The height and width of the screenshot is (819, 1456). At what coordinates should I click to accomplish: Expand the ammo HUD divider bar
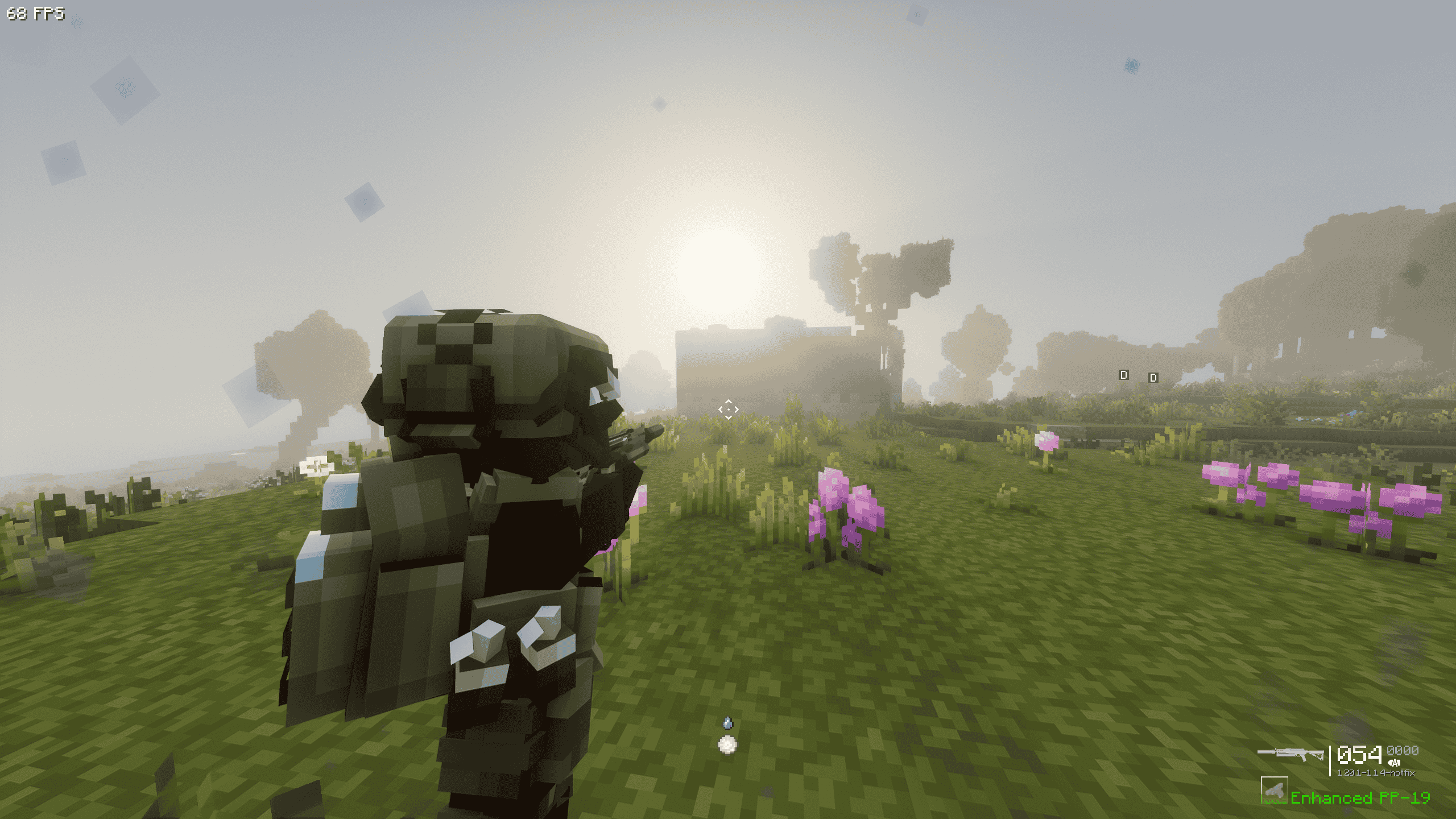(x=1330, y=760)
